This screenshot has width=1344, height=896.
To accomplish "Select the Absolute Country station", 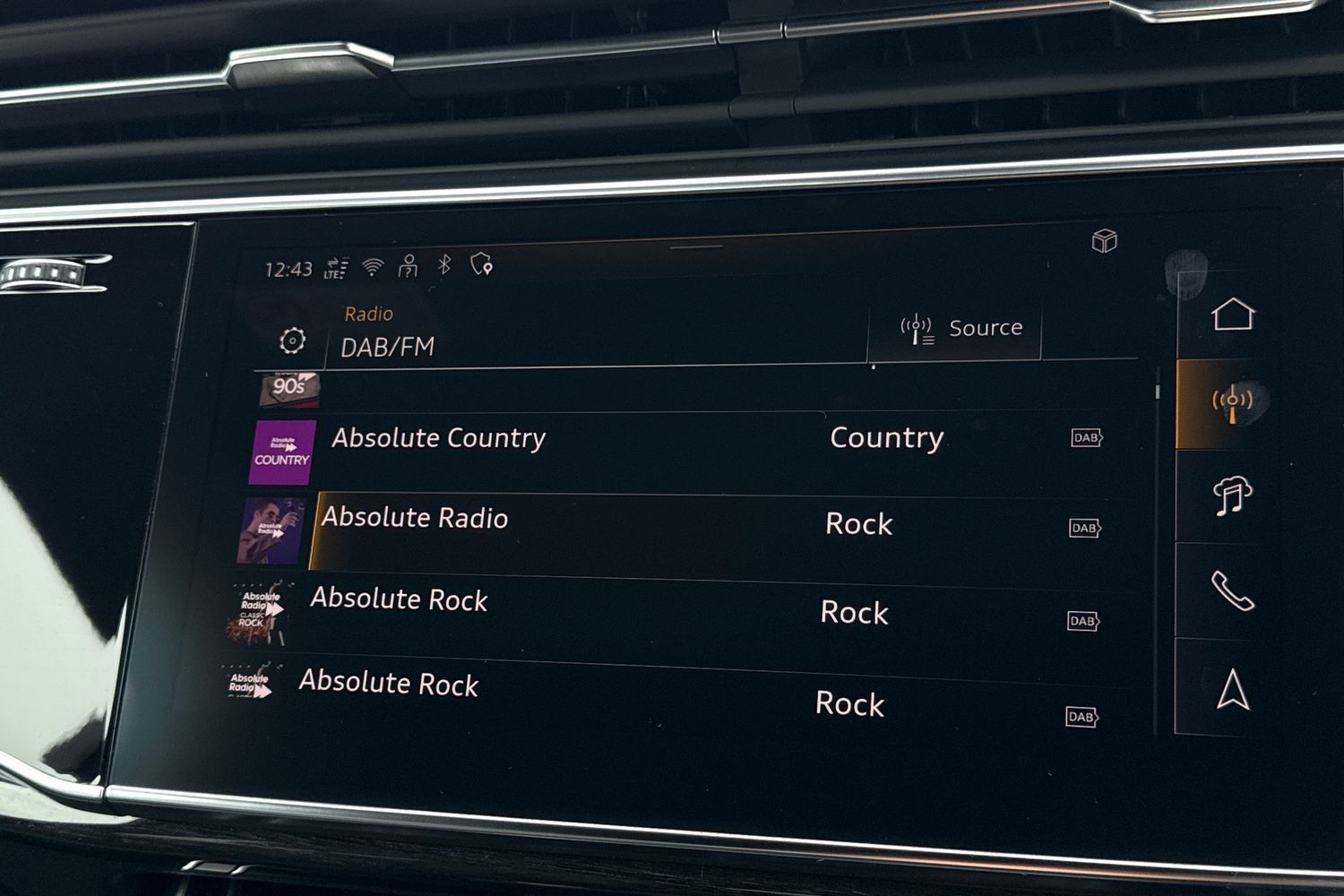I will pyautogui.click(x=438, y=438).
